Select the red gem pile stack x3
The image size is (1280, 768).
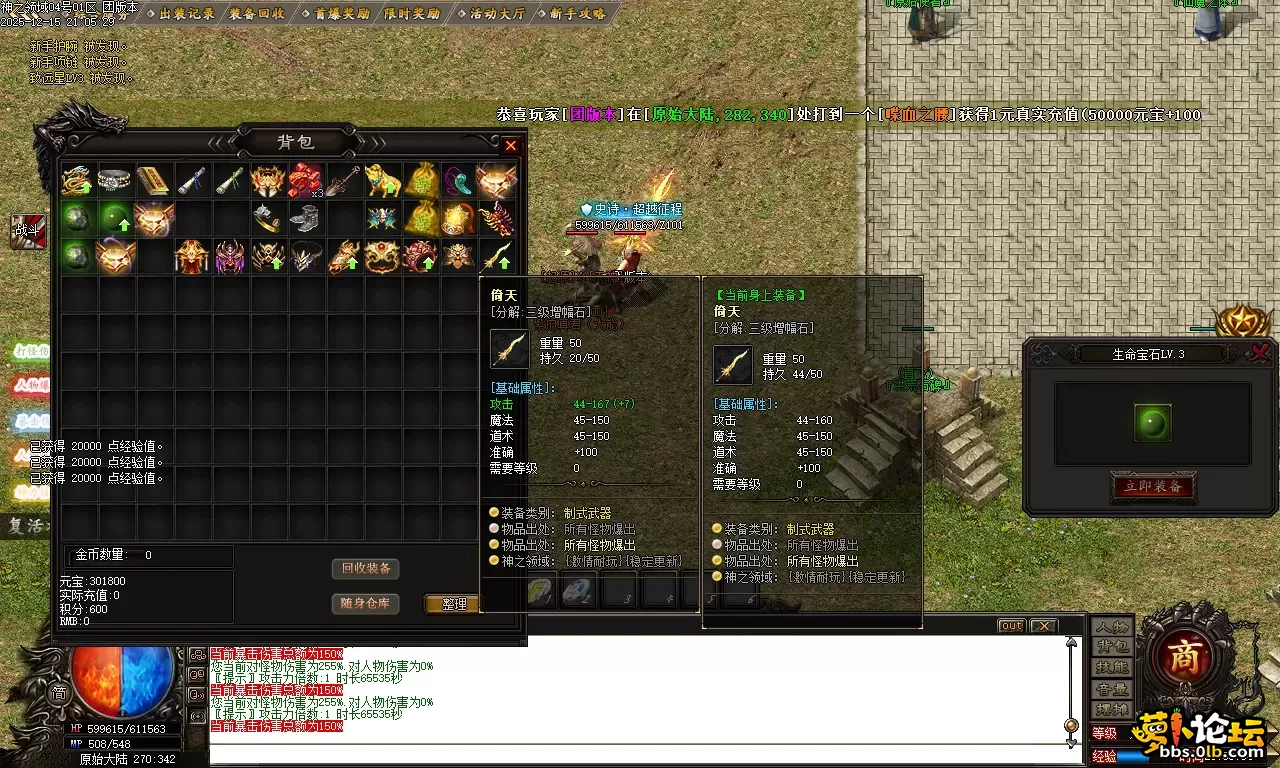click(304, 181)
